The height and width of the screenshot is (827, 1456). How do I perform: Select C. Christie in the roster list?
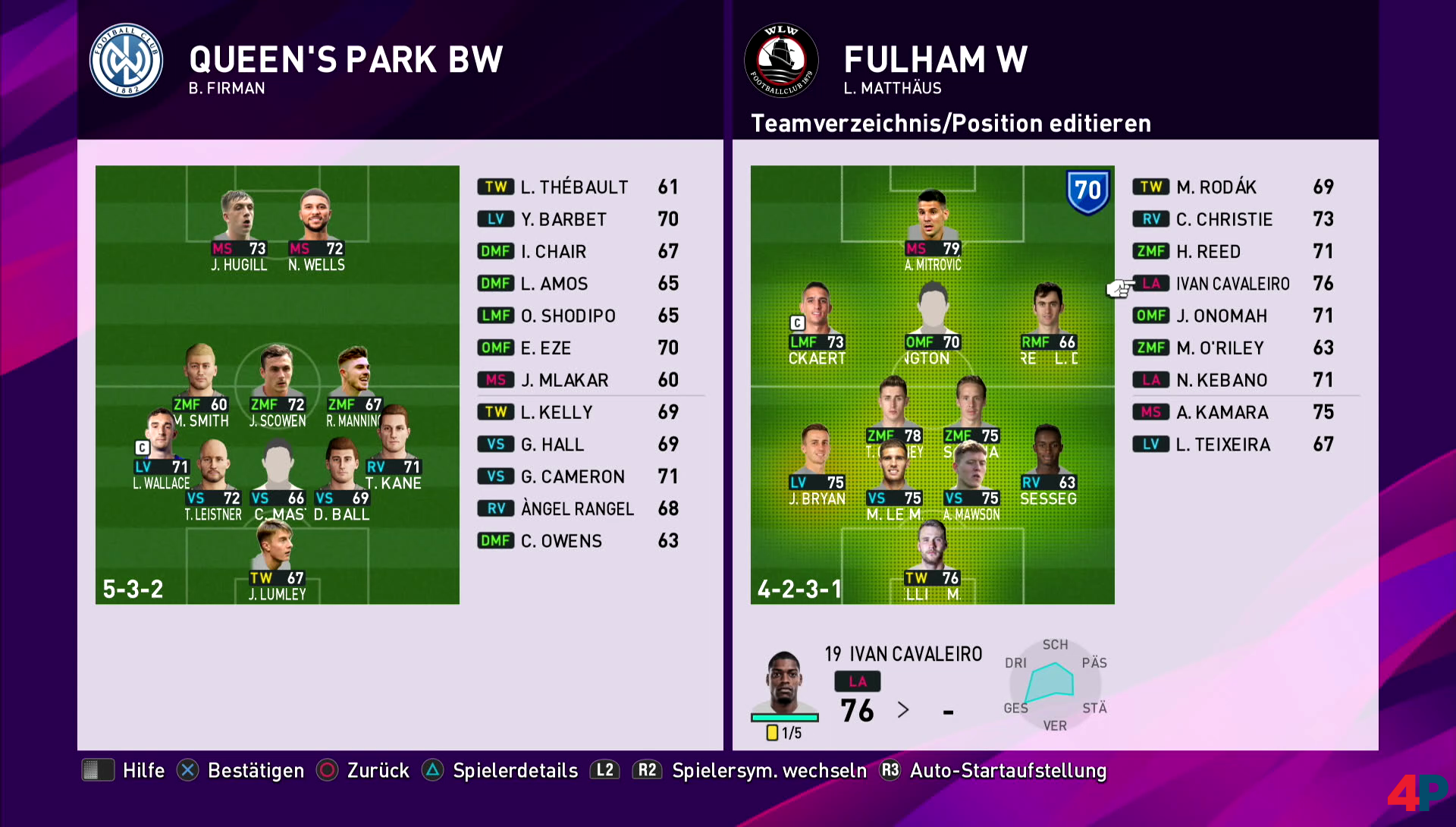coord(1224,219)
